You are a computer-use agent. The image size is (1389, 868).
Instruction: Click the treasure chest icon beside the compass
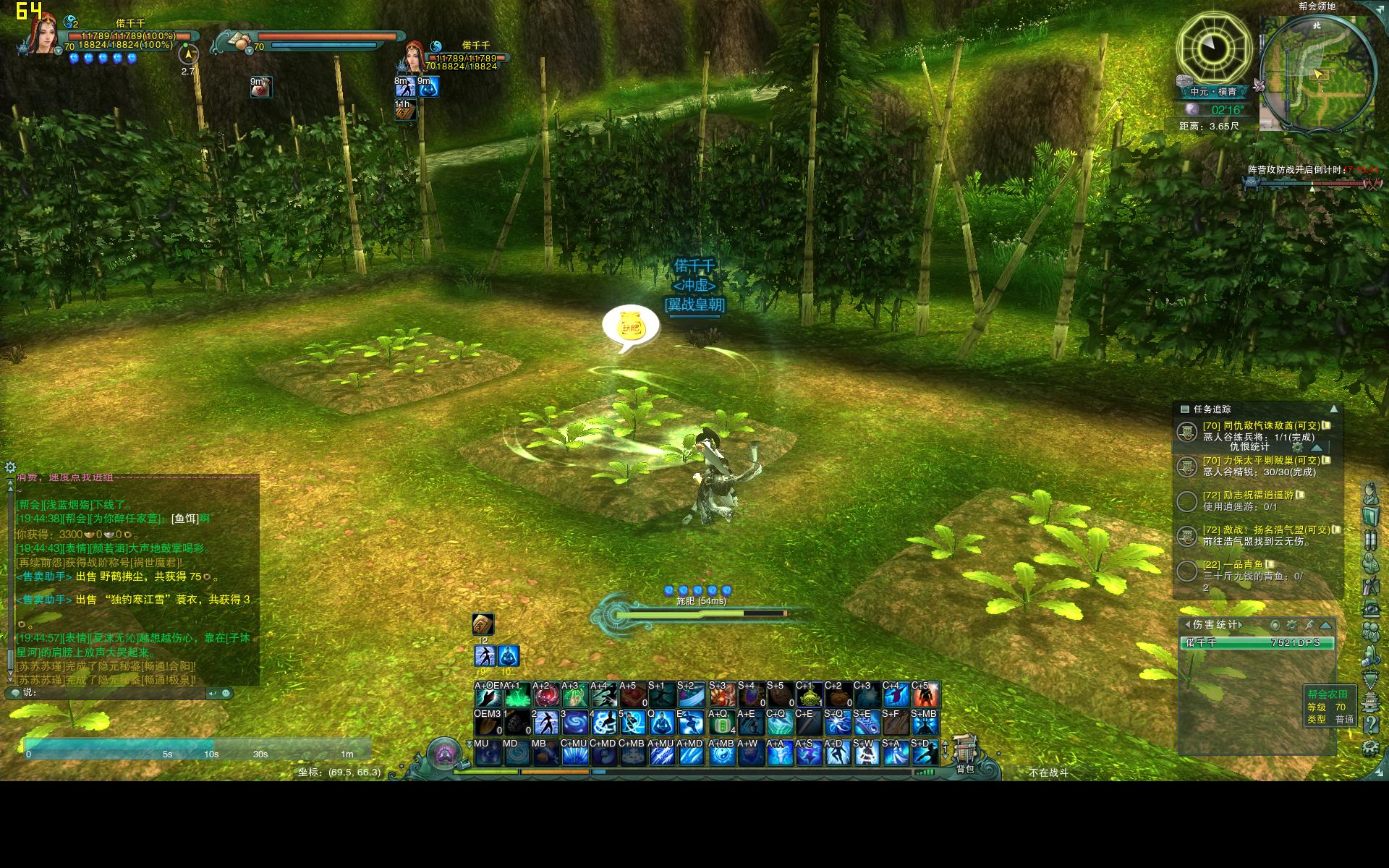1184,80
